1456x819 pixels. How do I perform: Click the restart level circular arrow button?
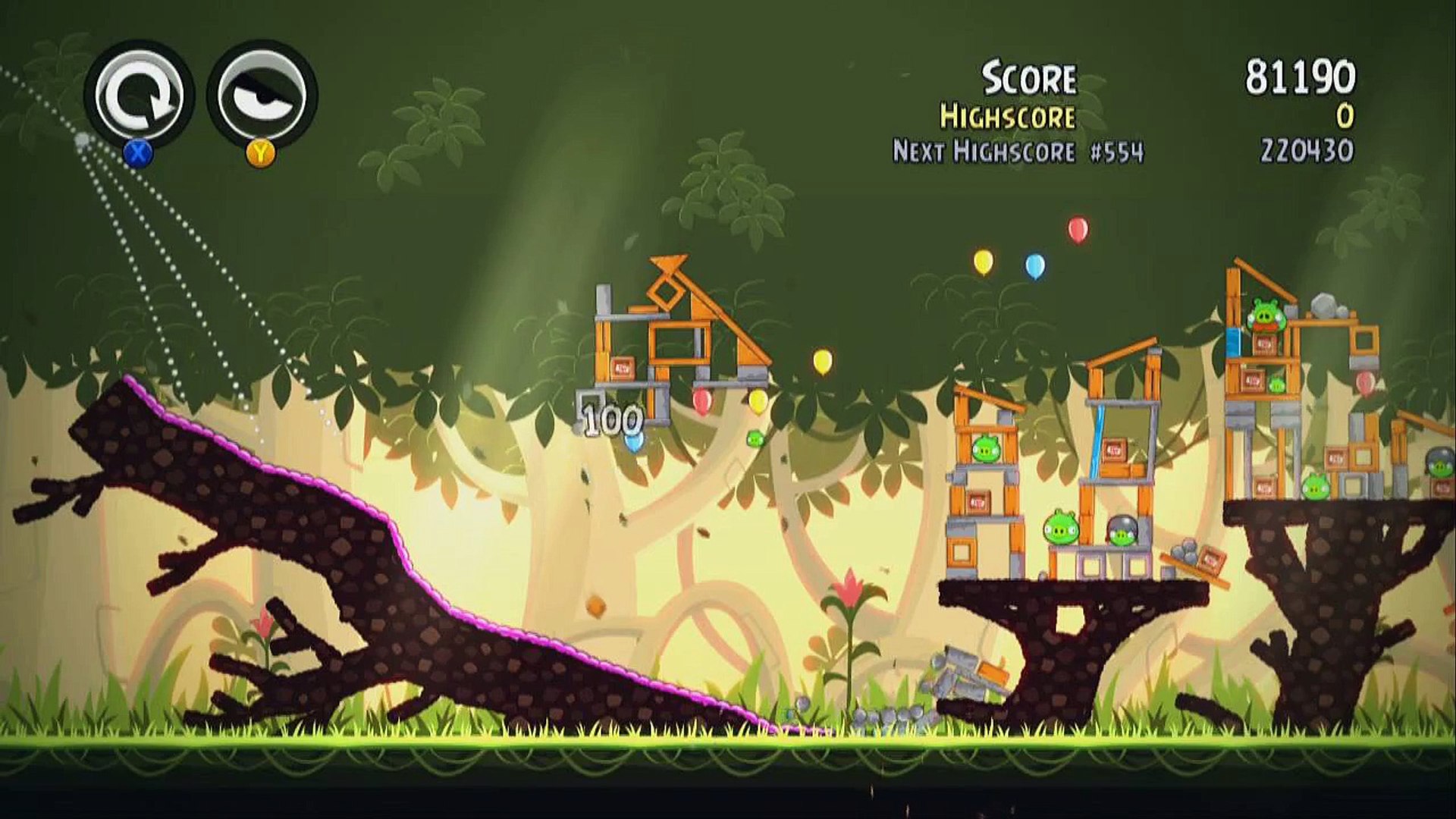(140, 95)
